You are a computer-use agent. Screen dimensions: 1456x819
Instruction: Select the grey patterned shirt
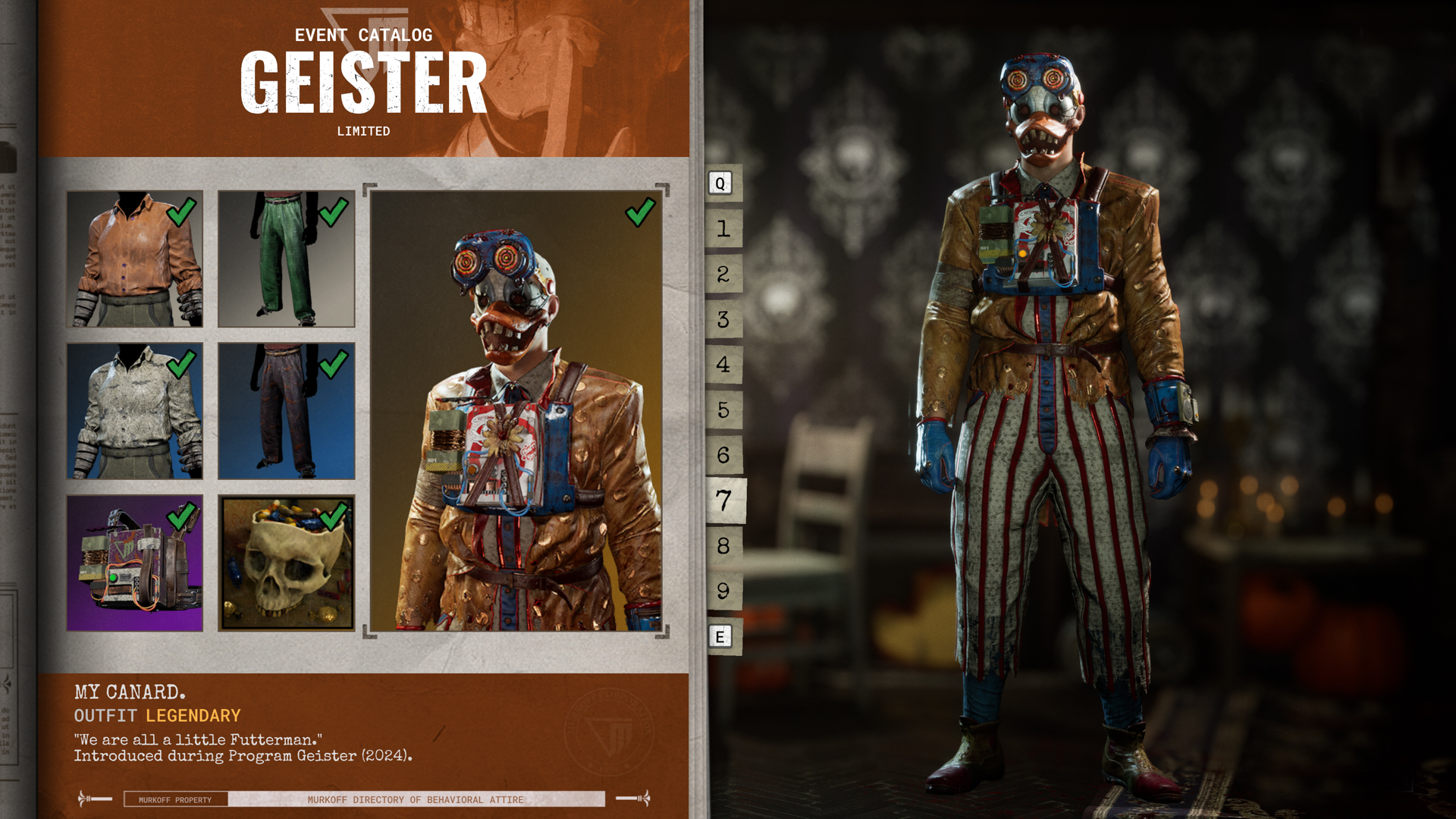[x=135, y=411]
